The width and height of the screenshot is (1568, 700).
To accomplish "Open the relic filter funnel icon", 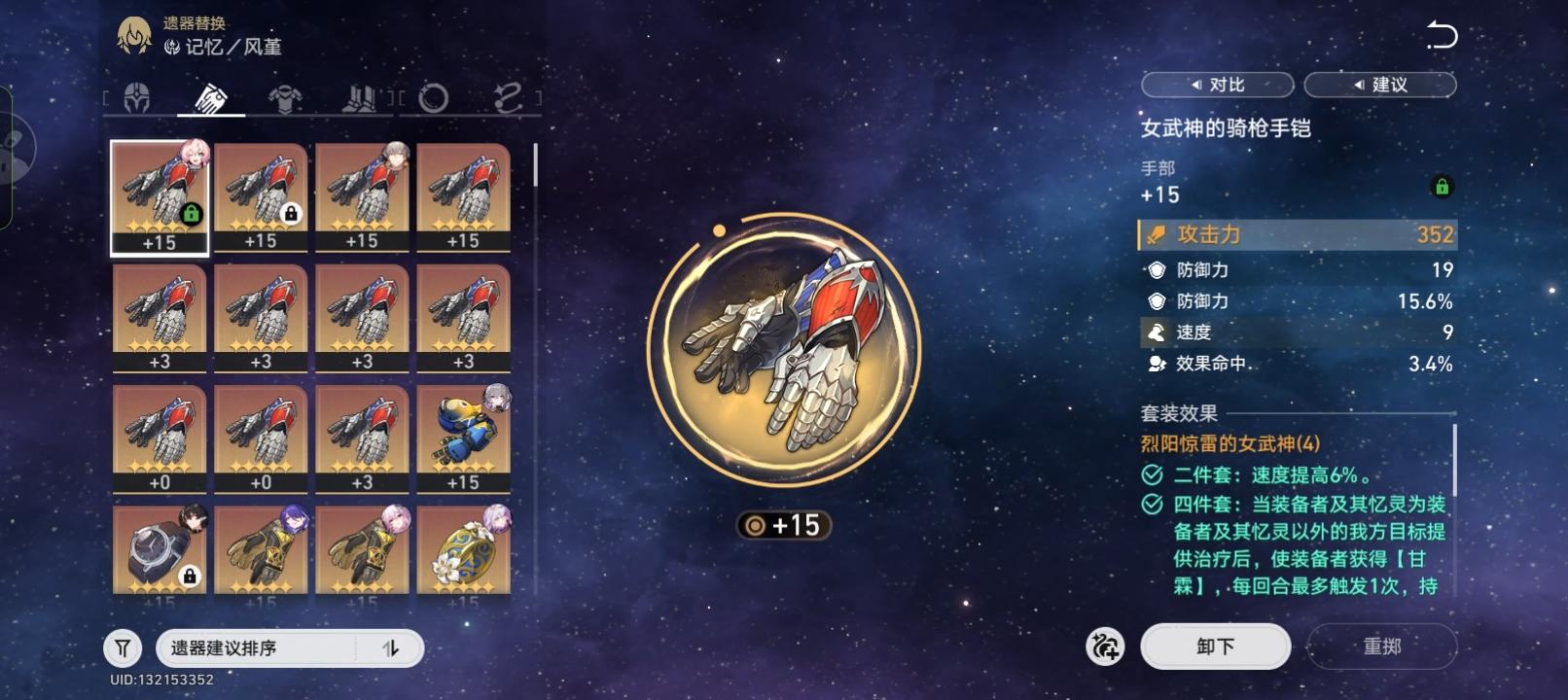I will click(121, 647).
